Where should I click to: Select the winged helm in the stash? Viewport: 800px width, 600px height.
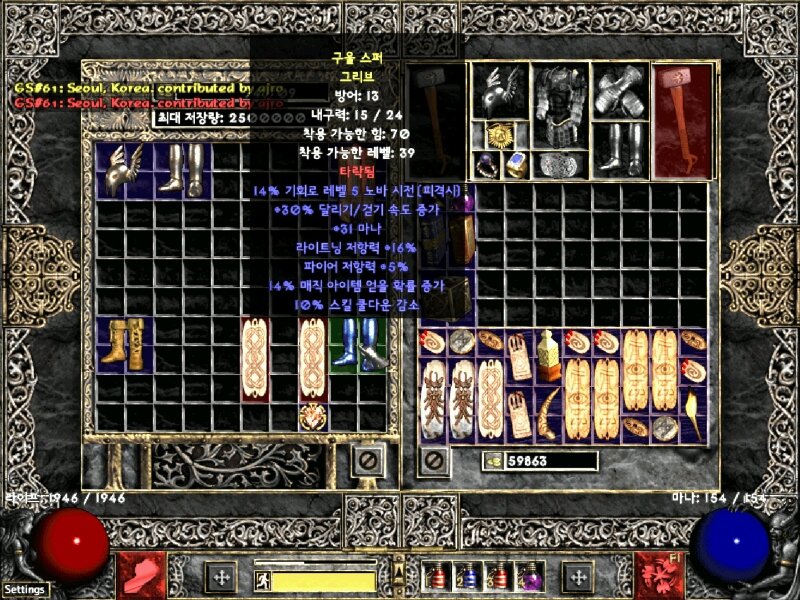click(126, 170)
